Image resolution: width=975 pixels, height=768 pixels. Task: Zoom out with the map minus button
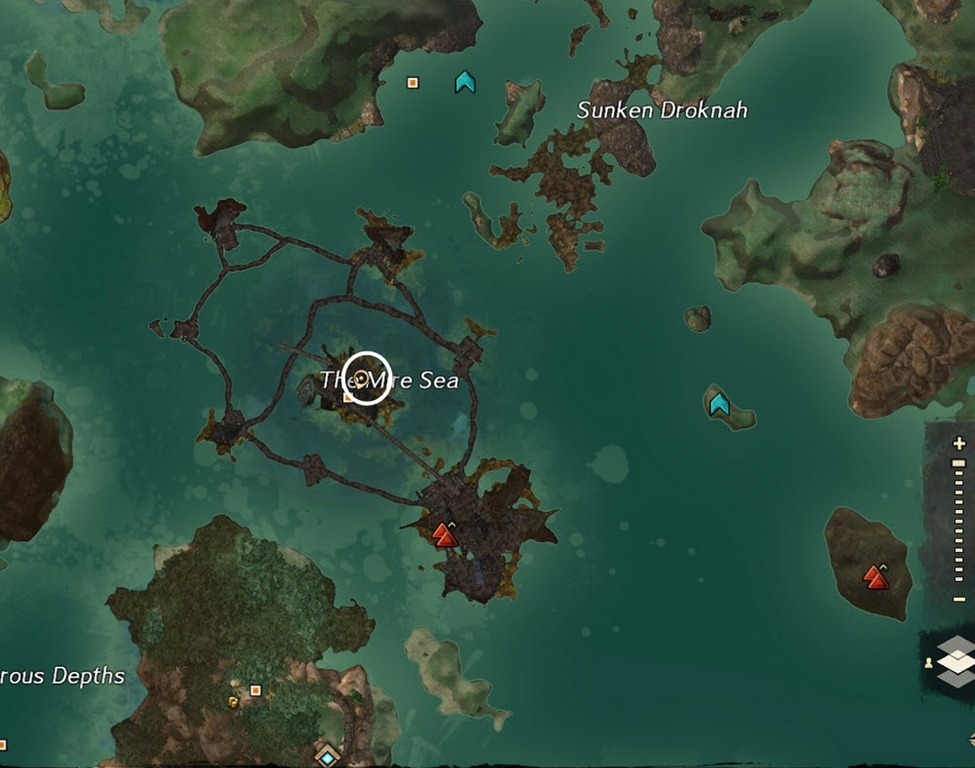(960, 599)
